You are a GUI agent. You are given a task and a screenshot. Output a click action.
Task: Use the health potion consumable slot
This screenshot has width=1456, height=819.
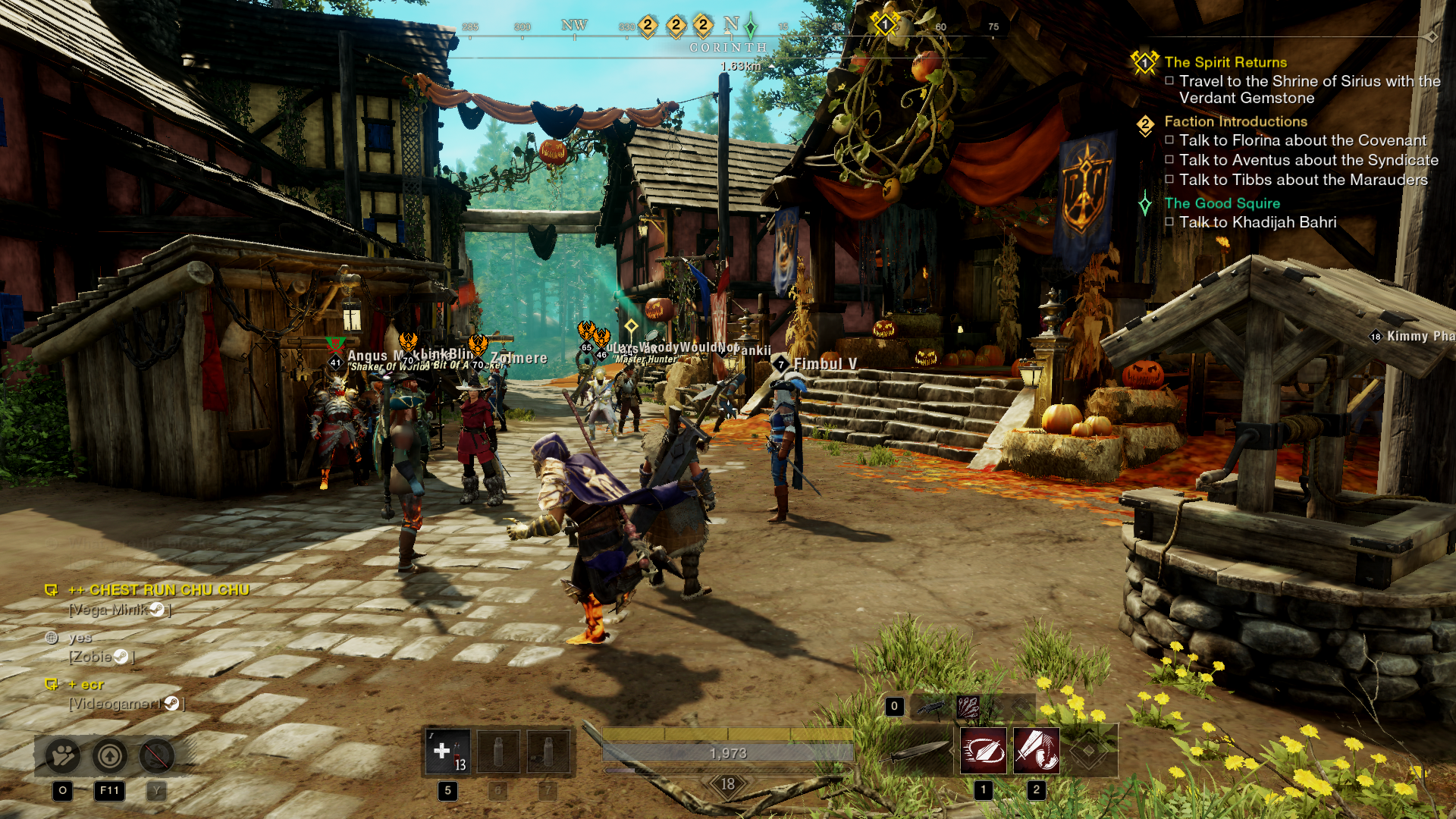[447, 752]
